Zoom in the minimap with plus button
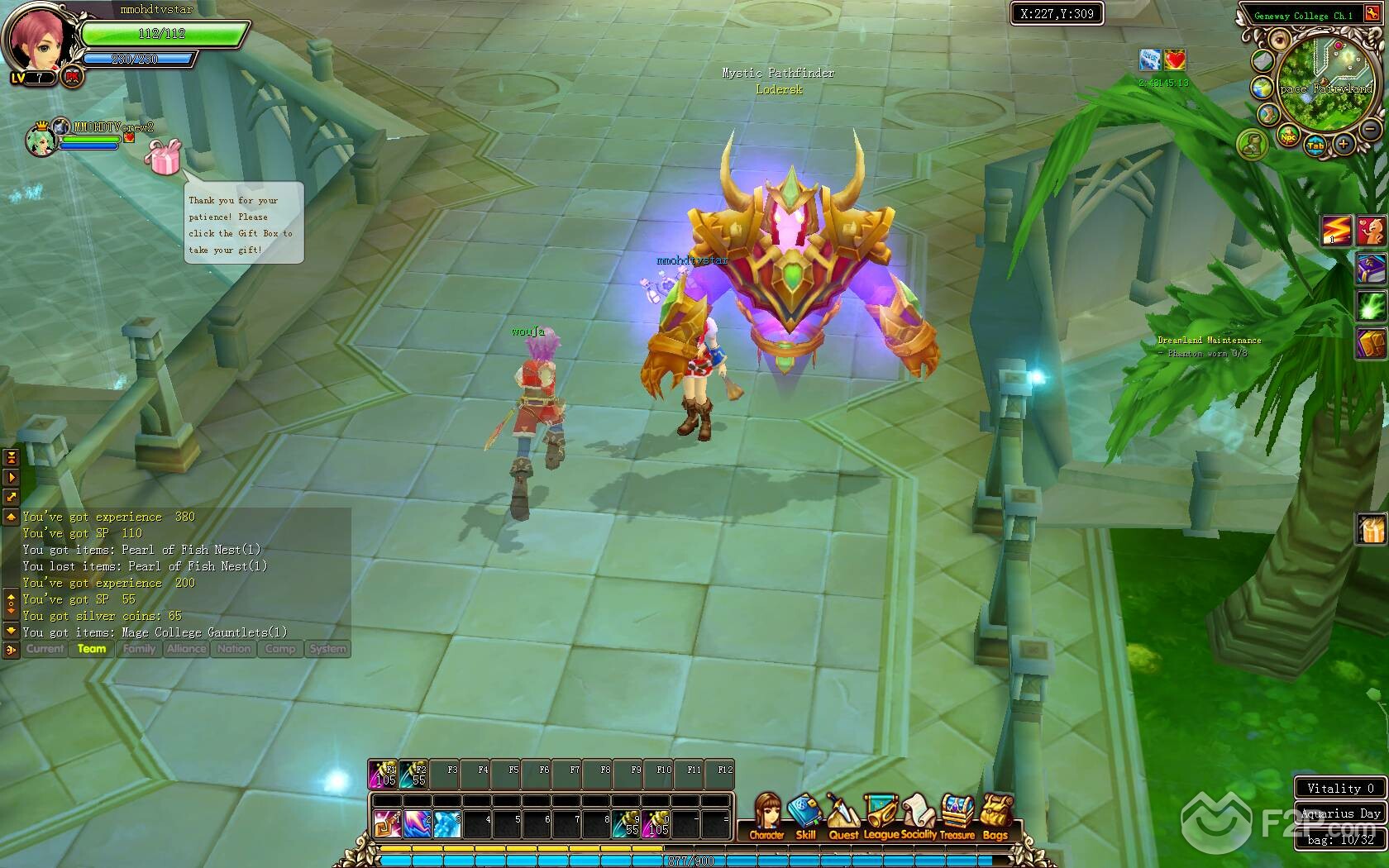This screenshot has height=868, width=1389. pyautogui.click(x=1344, y=145)
